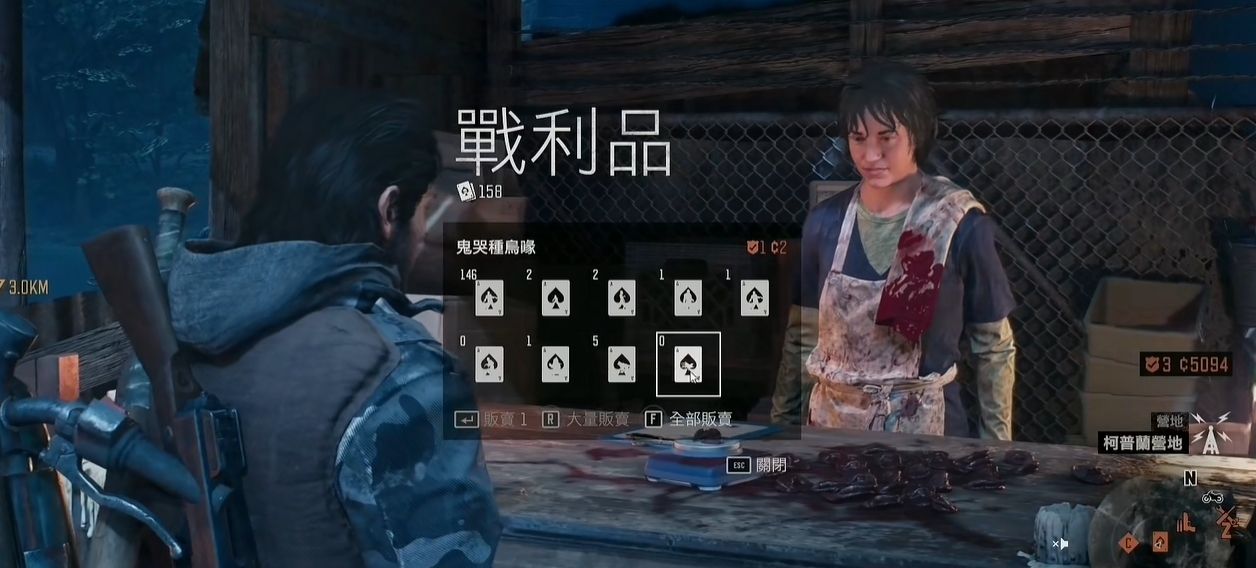Sell one item using 販賣 1
The height and width of the screenshot is (568, 1256).
pos(492,419)
